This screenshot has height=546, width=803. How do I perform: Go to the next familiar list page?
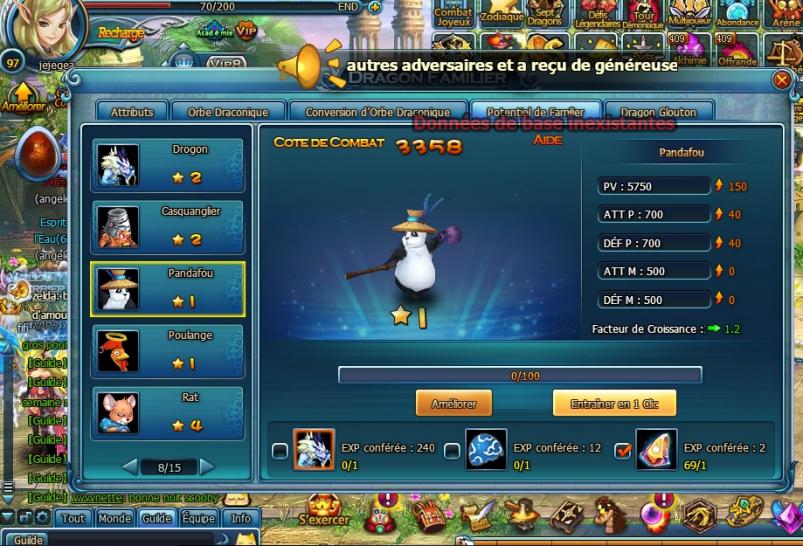pyautogui.click(x=207, y=467)
